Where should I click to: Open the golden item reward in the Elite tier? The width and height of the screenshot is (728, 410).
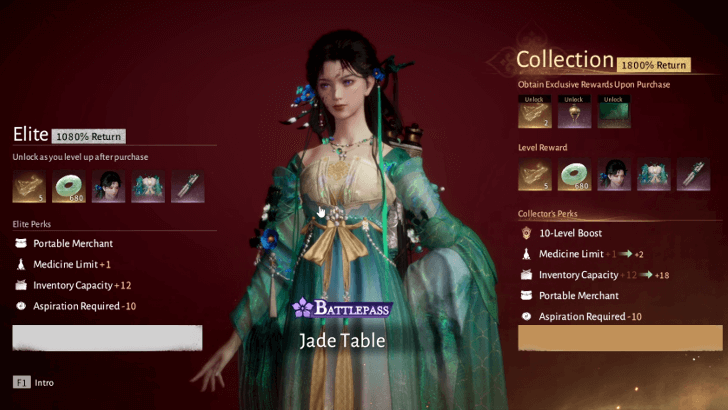[28, 186]
